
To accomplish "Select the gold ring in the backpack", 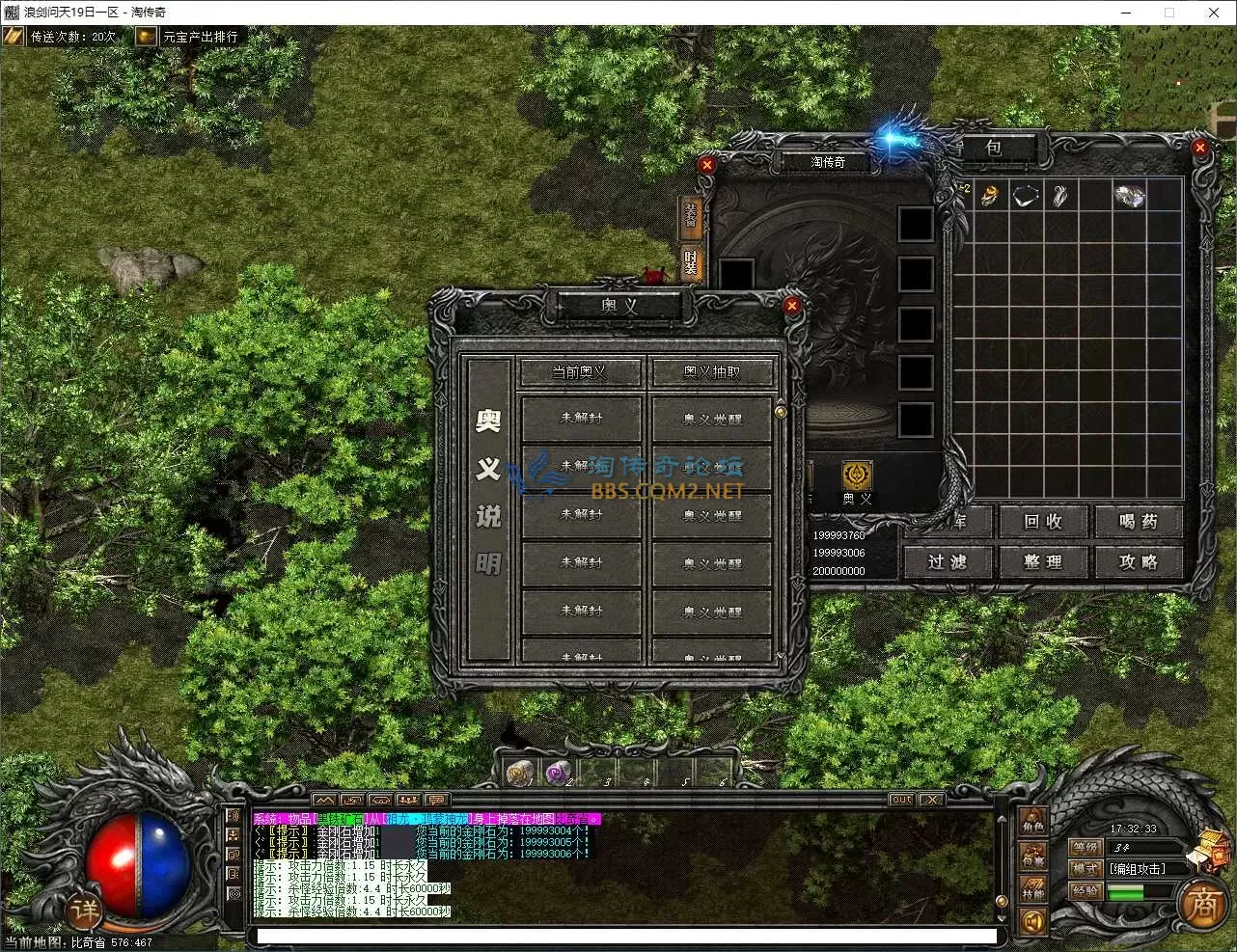I will click(990, 196).
